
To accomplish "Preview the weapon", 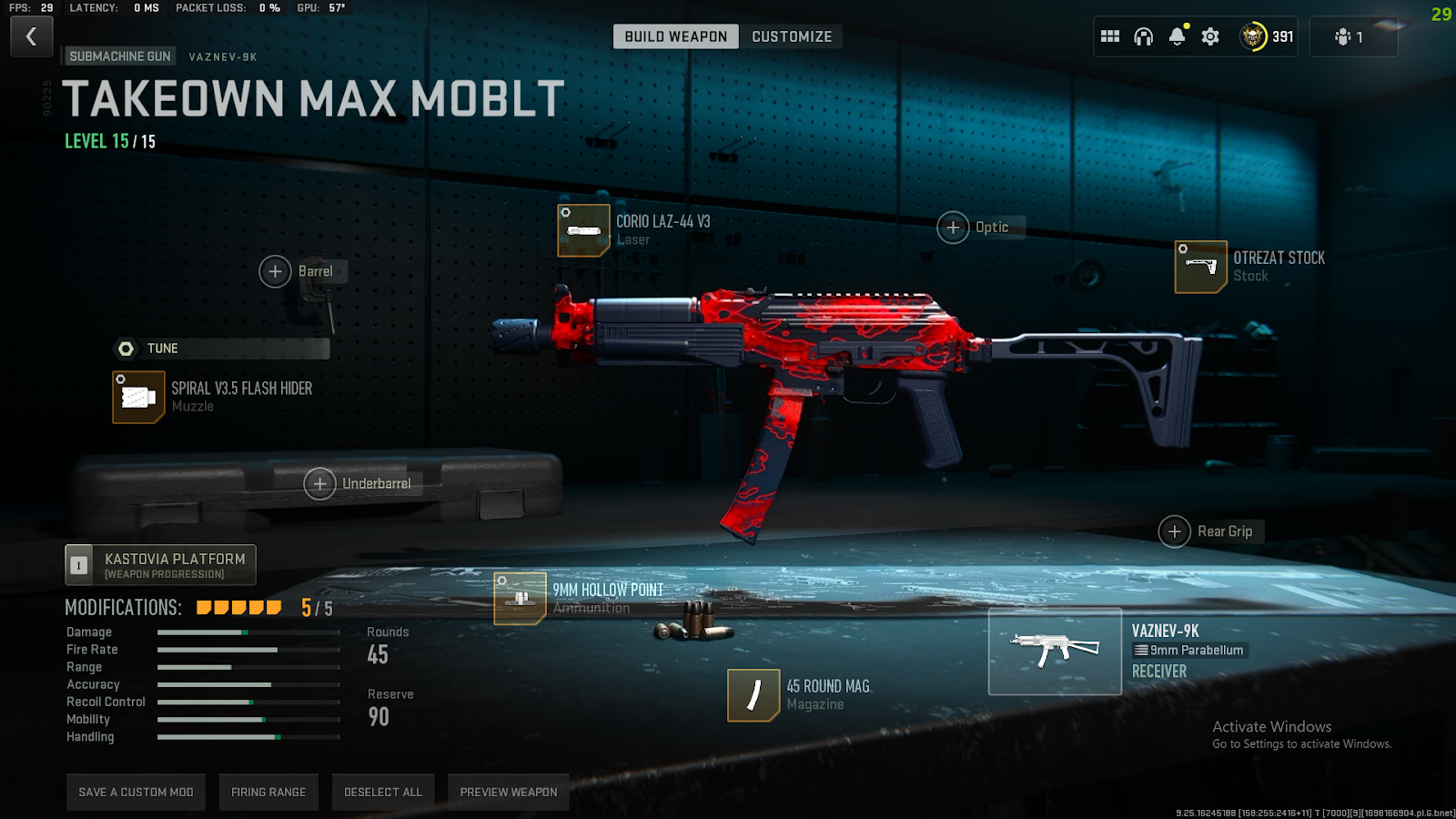I will [508, 792].
